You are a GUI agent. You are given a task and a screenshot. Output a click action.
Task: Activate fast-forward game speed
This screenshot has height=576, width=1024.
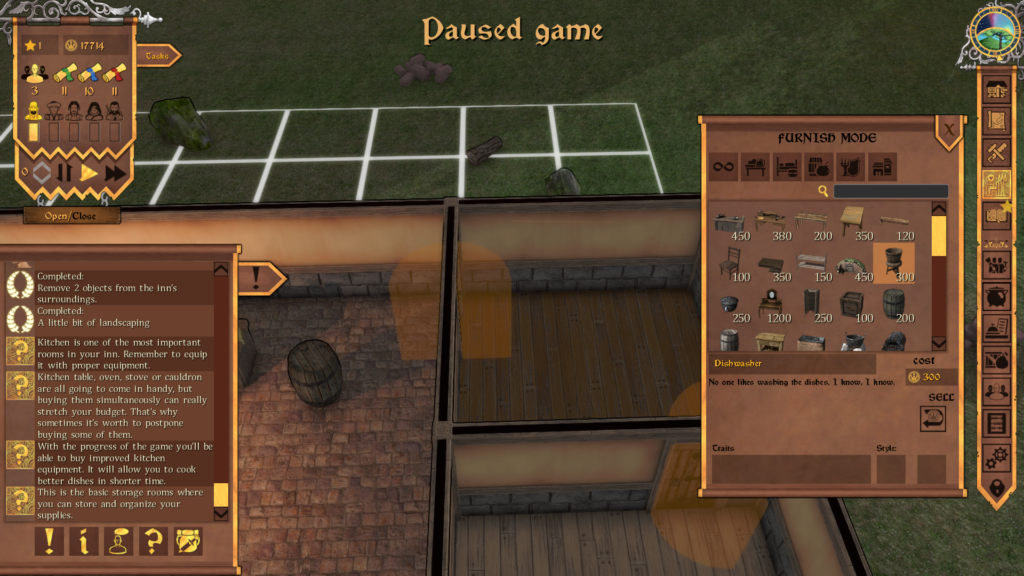(x=116, y=173)
